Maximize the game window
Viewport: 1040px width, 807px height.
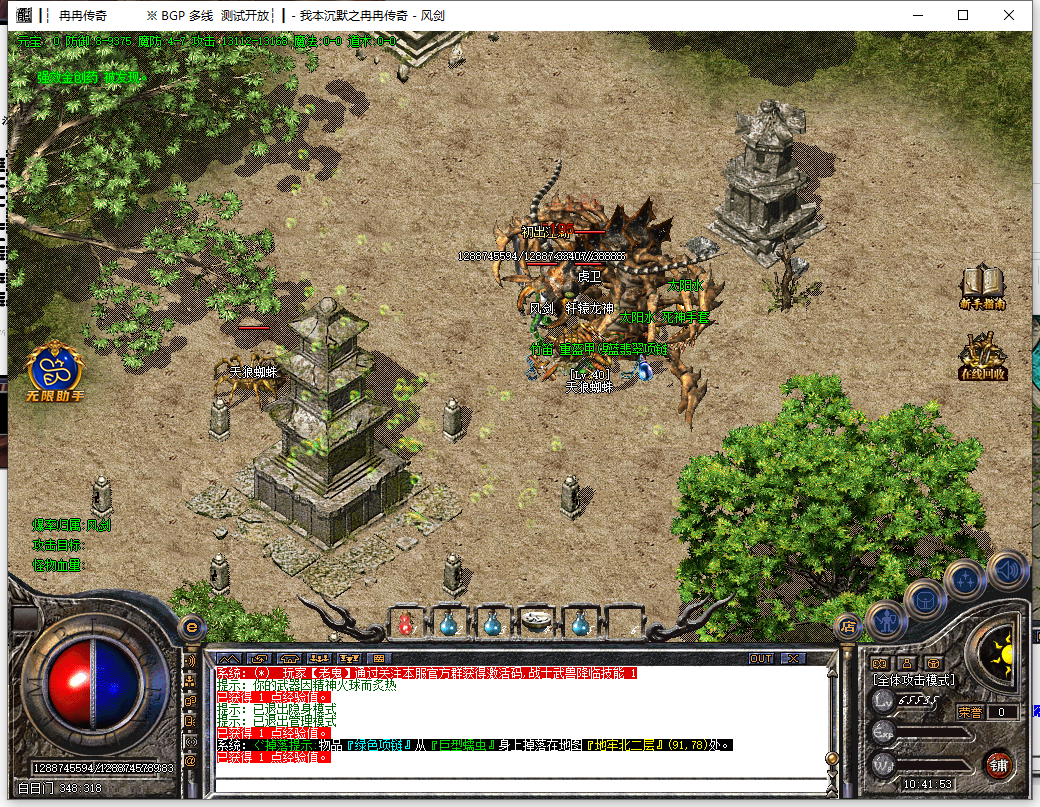tap(963, 15)
